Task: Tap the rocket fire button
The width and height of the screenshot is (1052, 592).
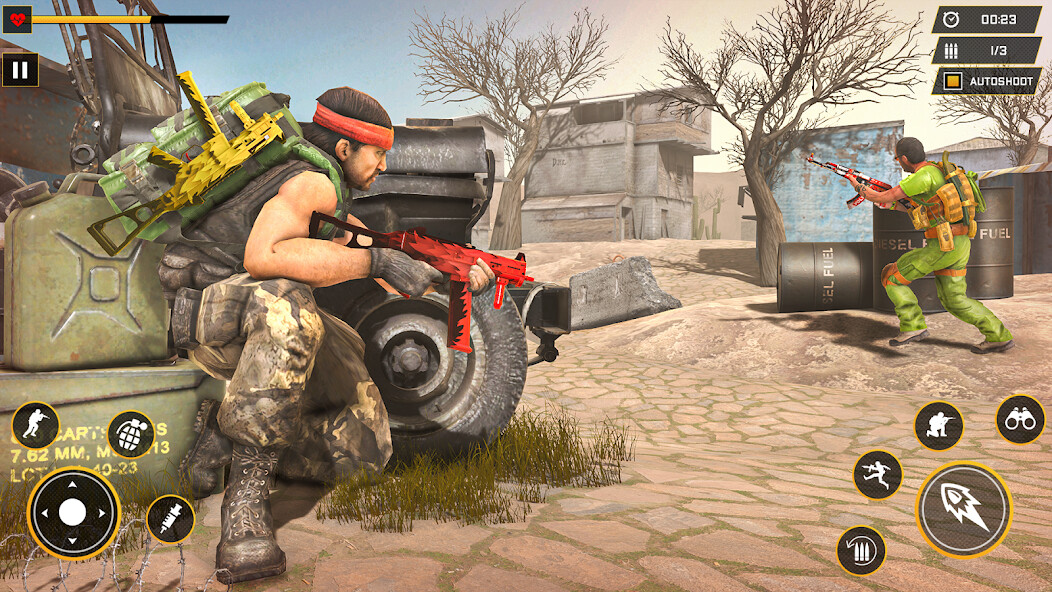Action: [964, 510]
